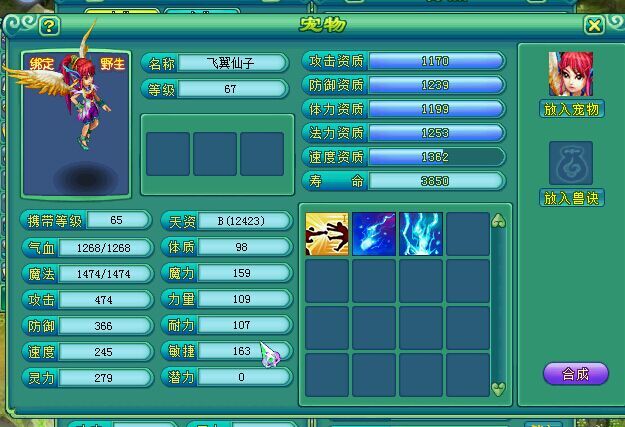Screen dimensions: 625x427
Task: Click the skill list scroll-up arrow
Action: pos(499,221)
